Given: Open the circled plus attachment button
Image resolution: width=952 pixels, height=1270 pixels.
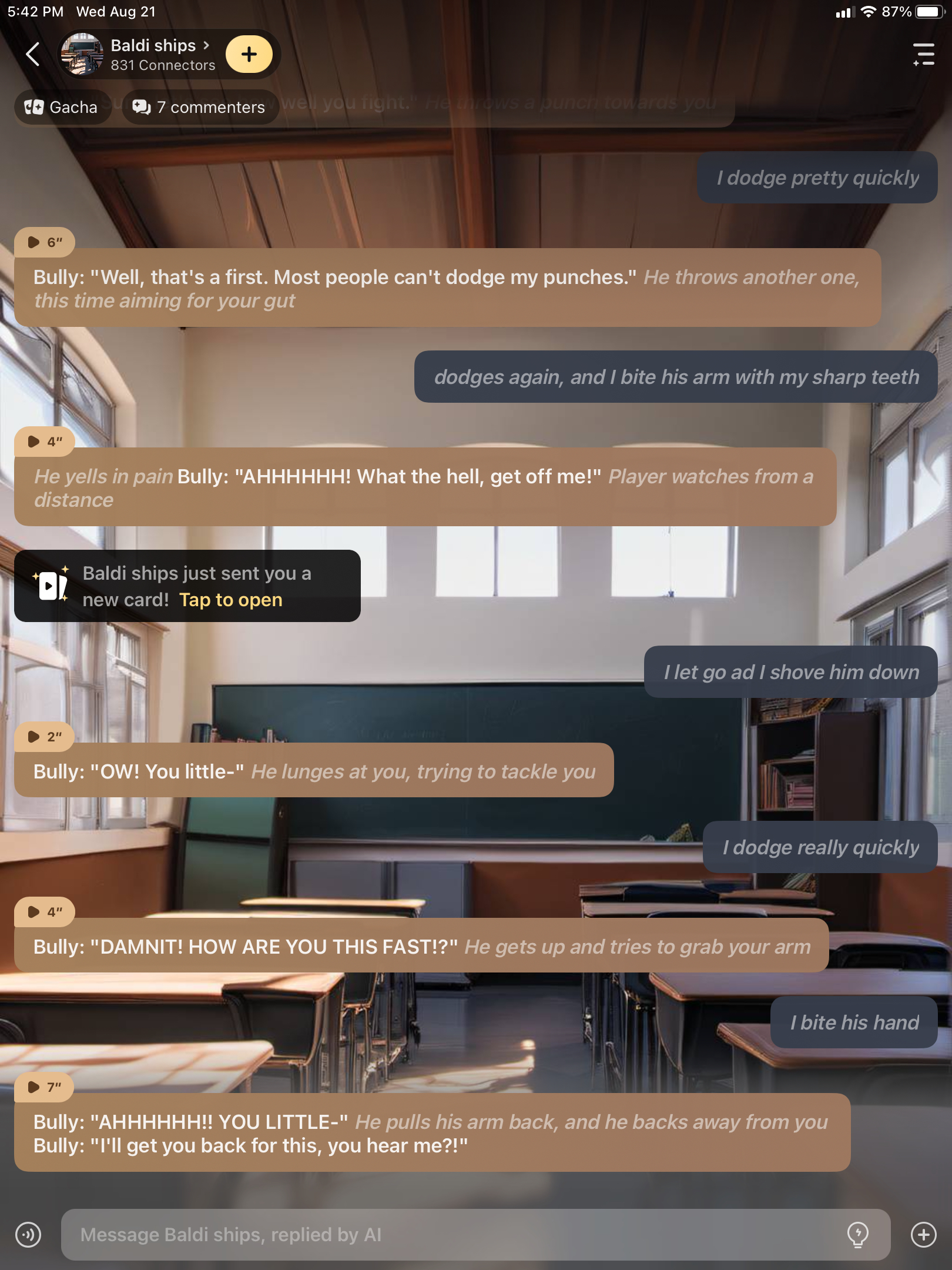Looking at the screenshot, I should click(923, 1235).
